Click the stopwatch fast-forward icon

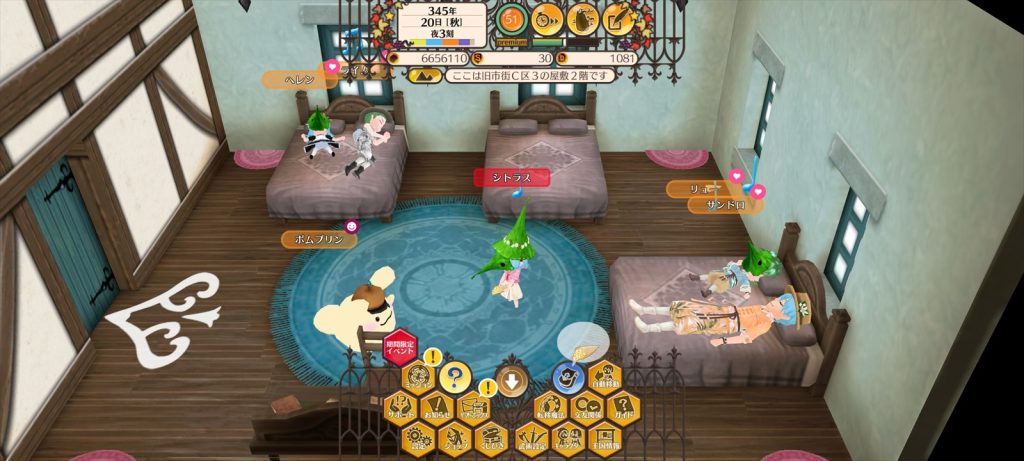[546, 18]
